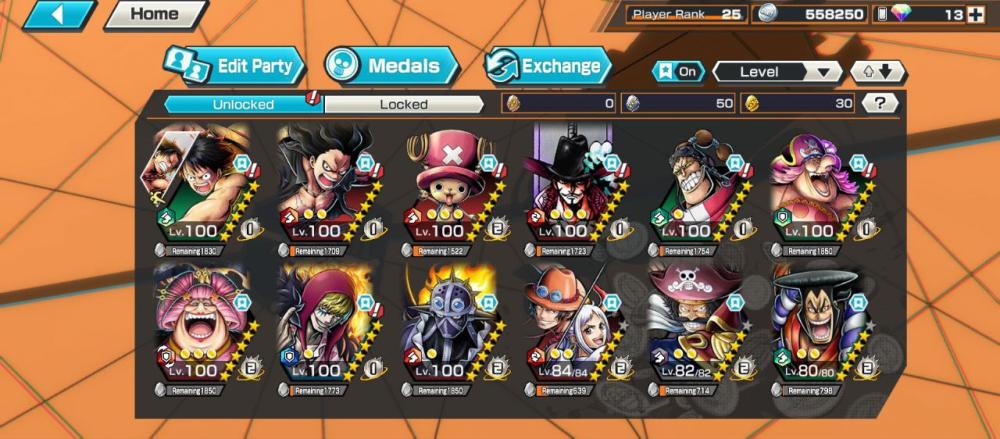
Task: Open Edit Party
Action: click(233, 67)
